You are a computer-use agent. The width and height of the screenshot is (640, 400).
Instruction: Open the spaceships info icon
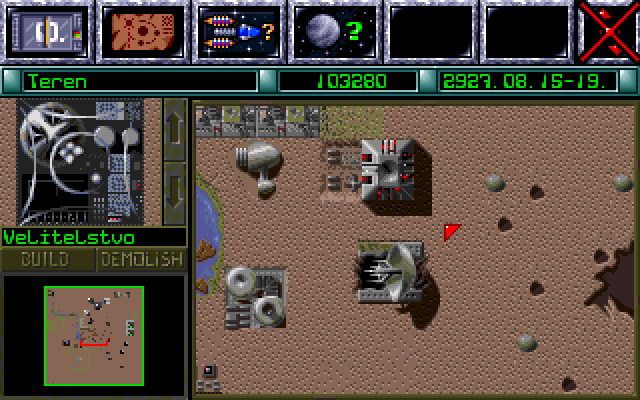coord(239,30)
